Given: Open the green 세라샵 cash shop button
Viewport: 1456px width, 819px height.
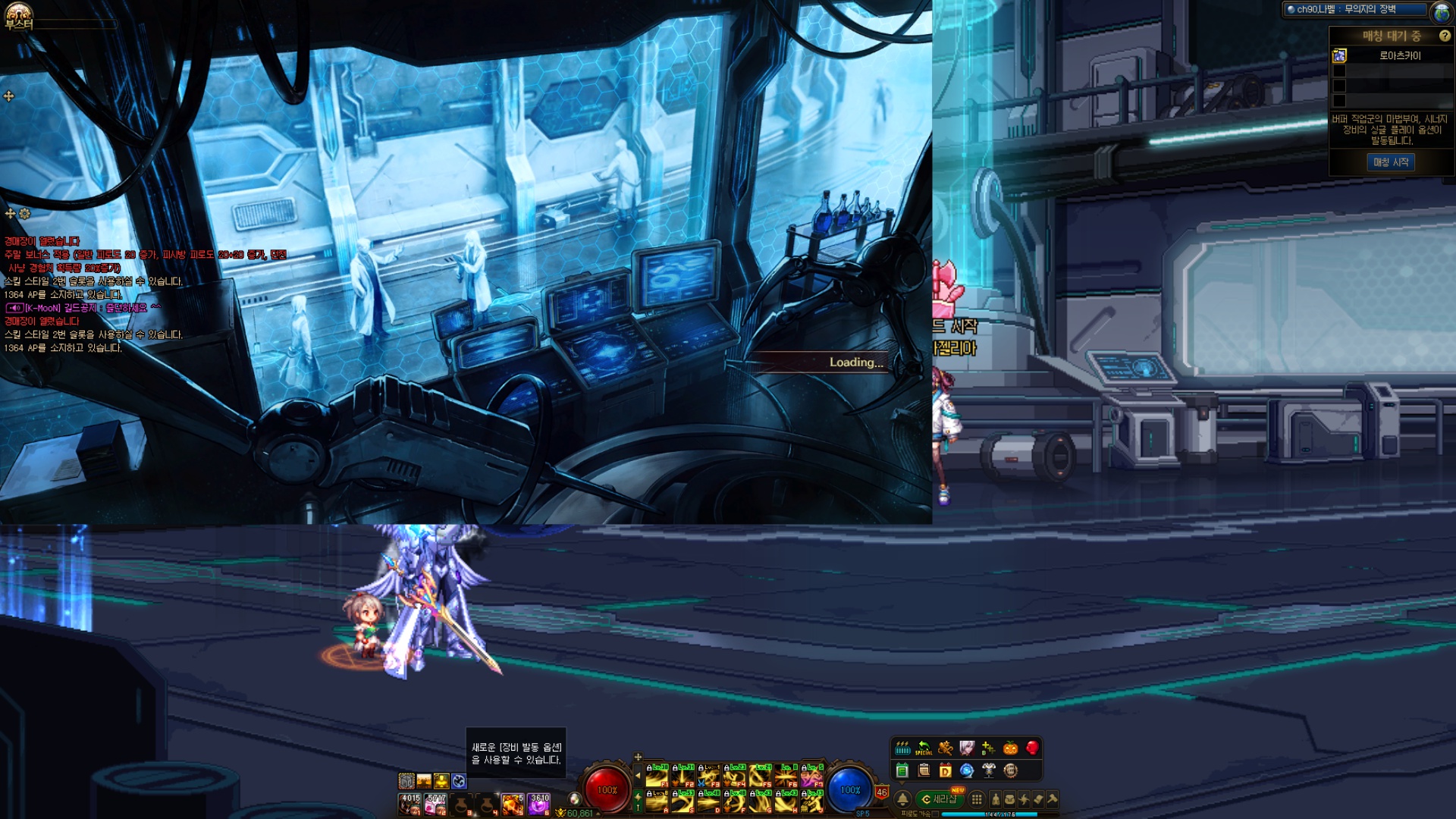Looking at the screenshot, I should pos(940,799).
